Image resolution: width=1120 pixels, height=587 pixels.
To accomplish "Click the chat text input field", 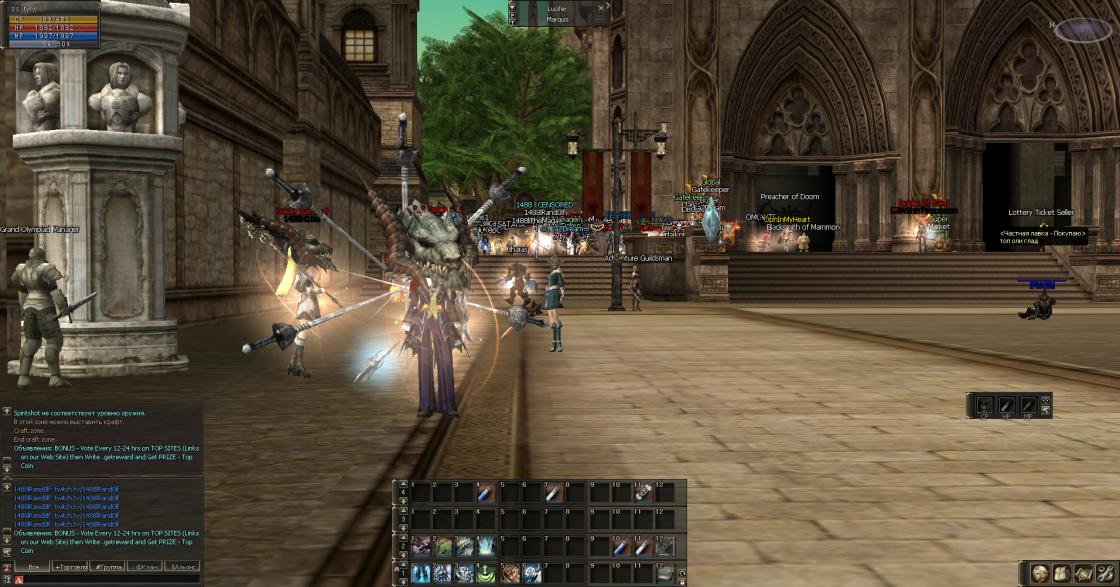I will (x=110, y=580).
